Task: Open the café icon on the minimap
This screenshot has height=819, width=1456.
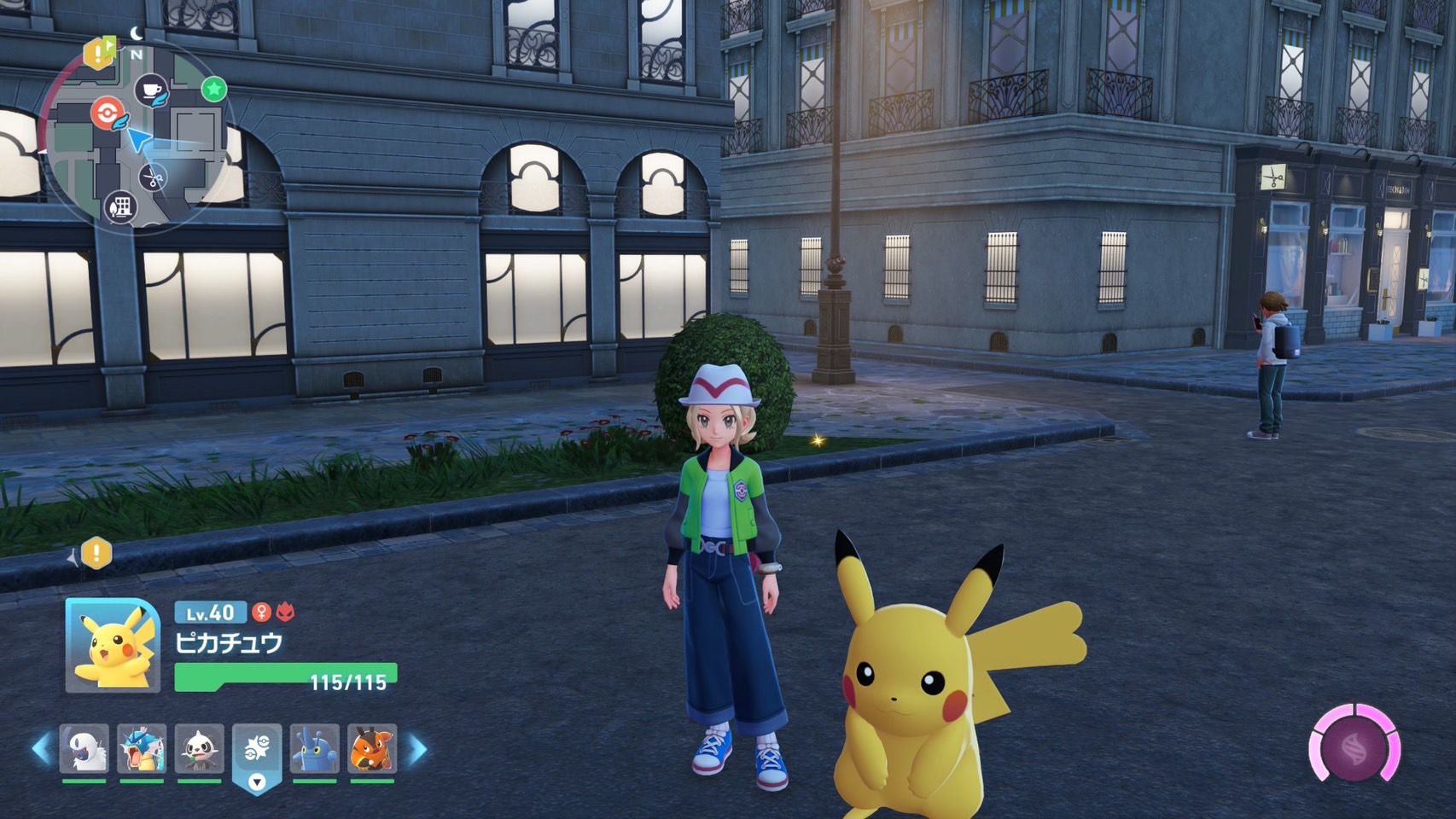Action: pos(150,90)
